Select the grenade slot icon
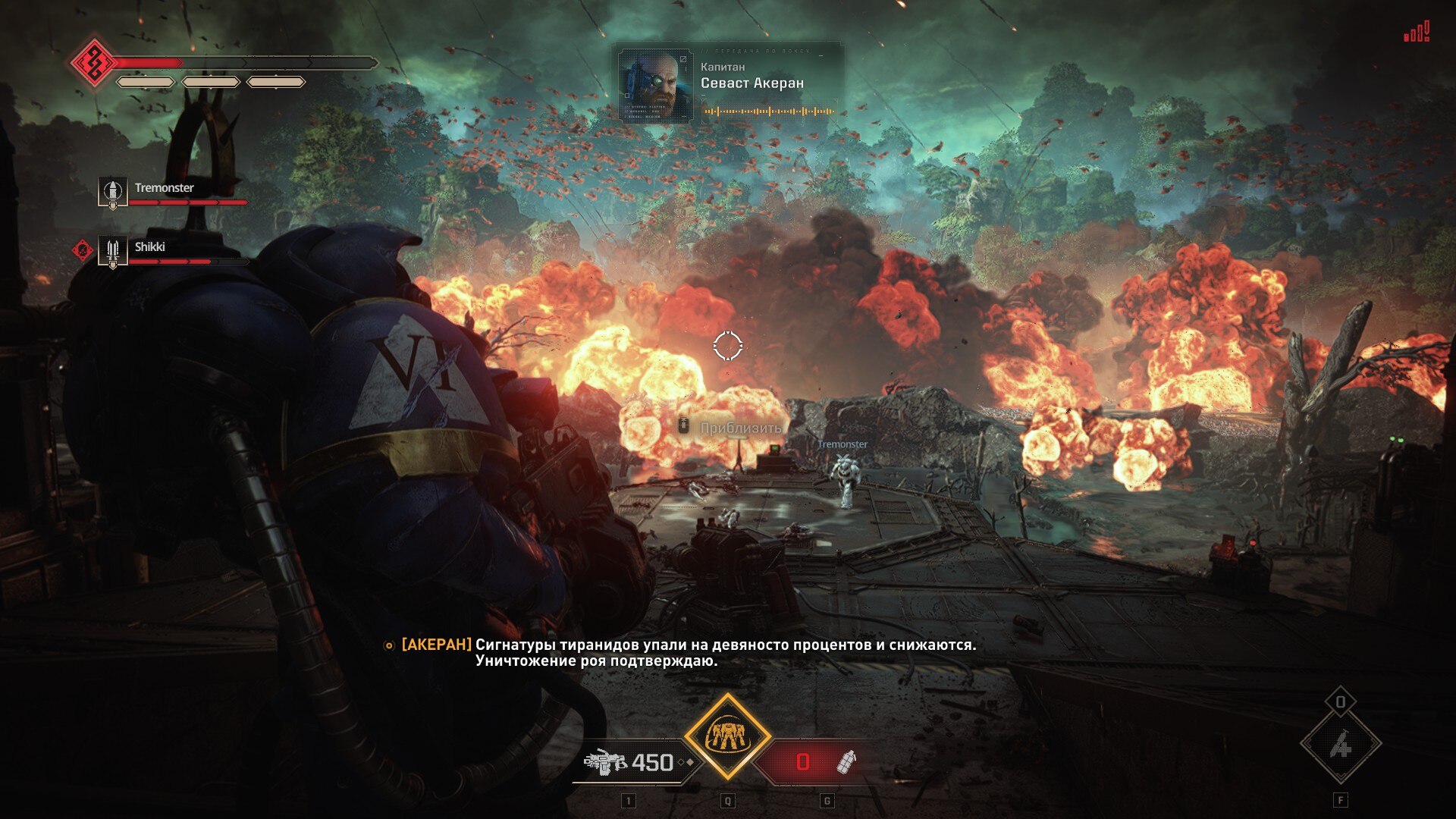 tap(846, 761)
